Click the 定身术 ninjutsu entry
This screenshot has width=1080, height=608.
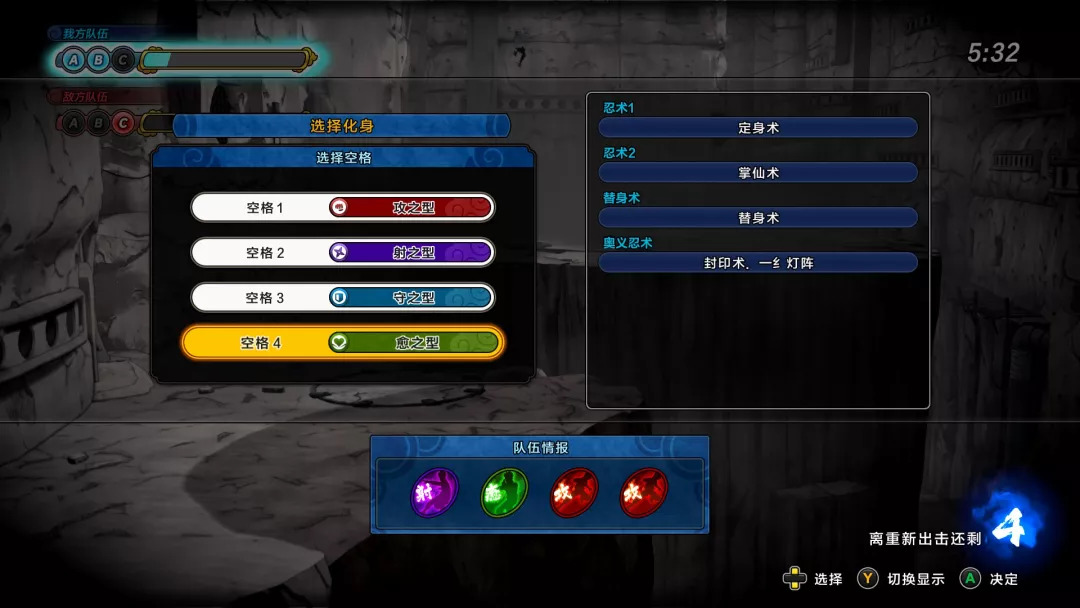point(758,128)
